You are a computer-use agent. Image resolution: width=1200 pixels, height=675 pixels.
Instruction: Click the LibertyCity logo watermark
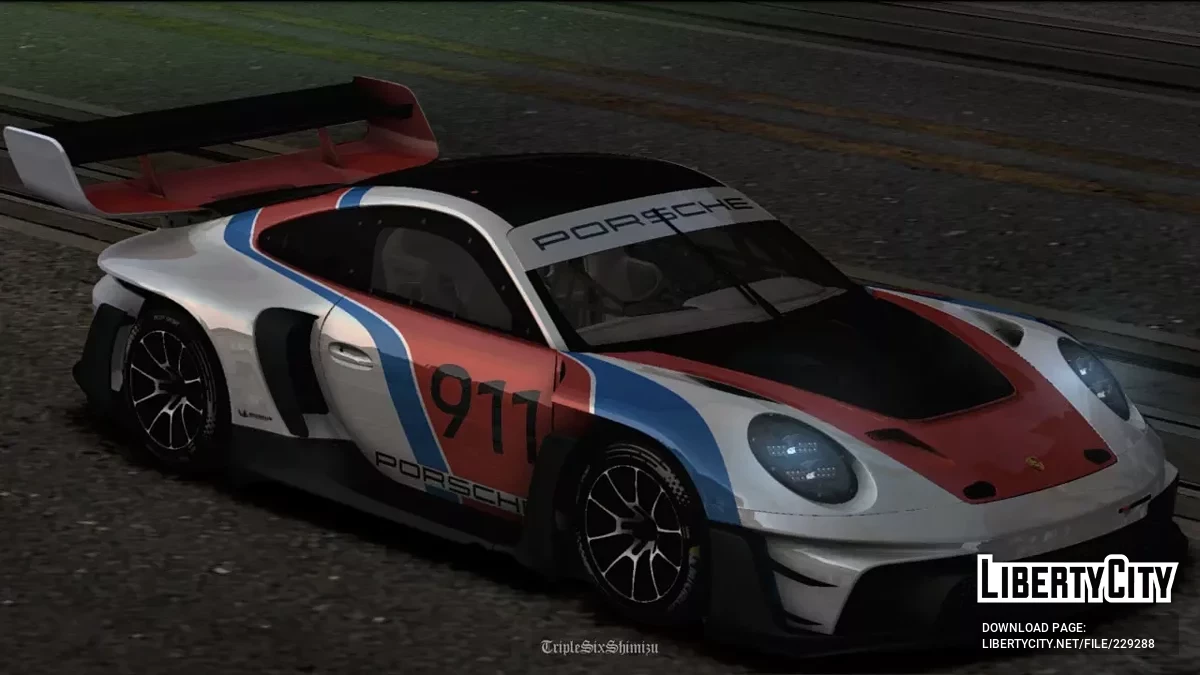1077,579
